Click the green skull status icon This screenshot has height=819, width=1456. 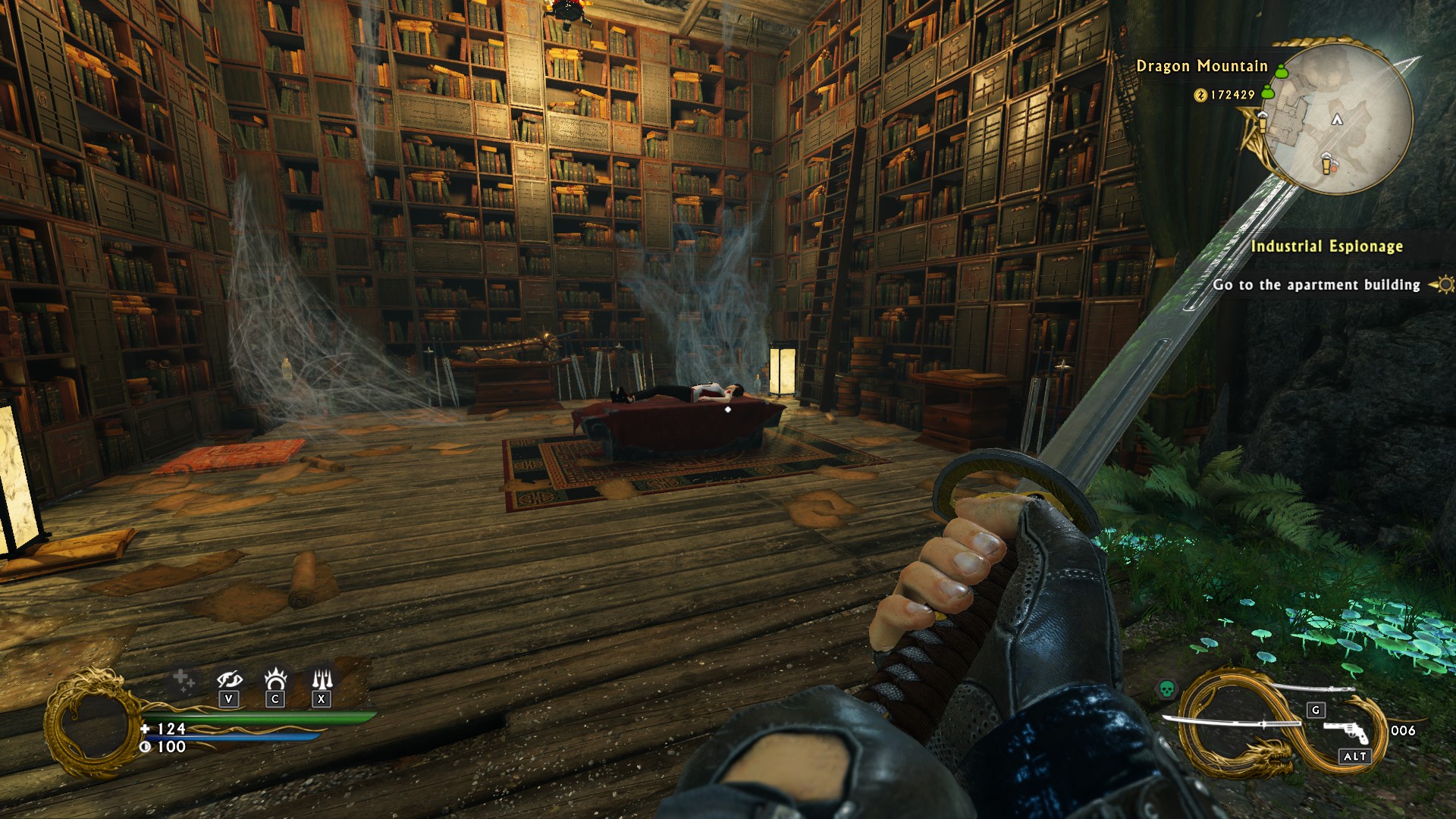click(x=1166, y=689)
